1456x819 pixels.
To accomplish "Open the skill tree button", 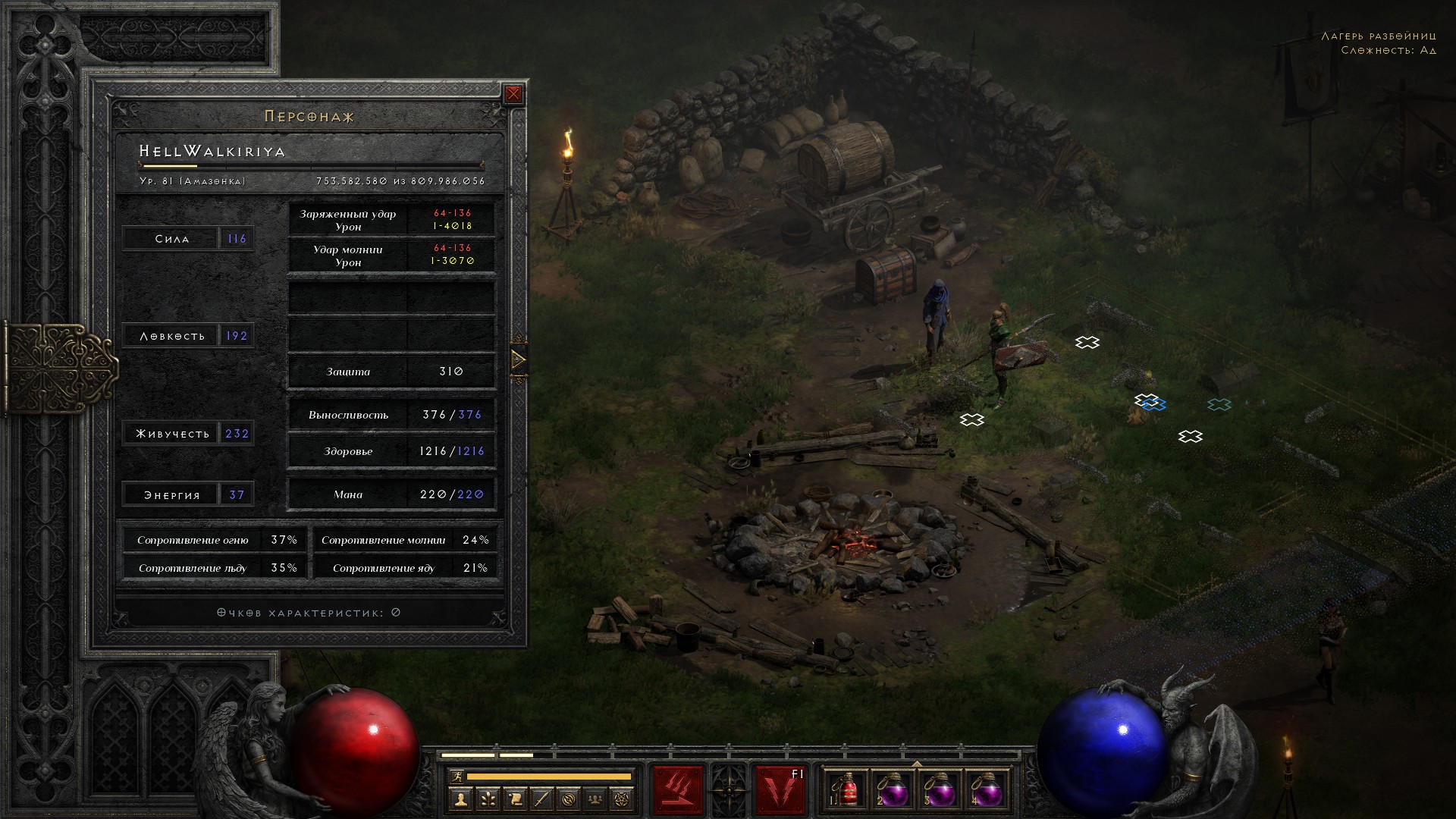I will click(x=488, y=799).
